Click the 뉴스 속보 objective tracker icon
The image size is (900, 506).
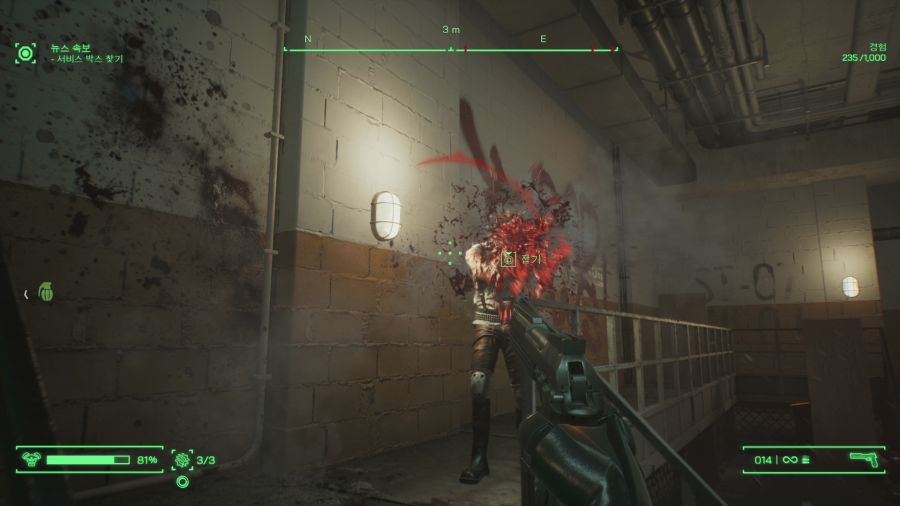[25, 53]
